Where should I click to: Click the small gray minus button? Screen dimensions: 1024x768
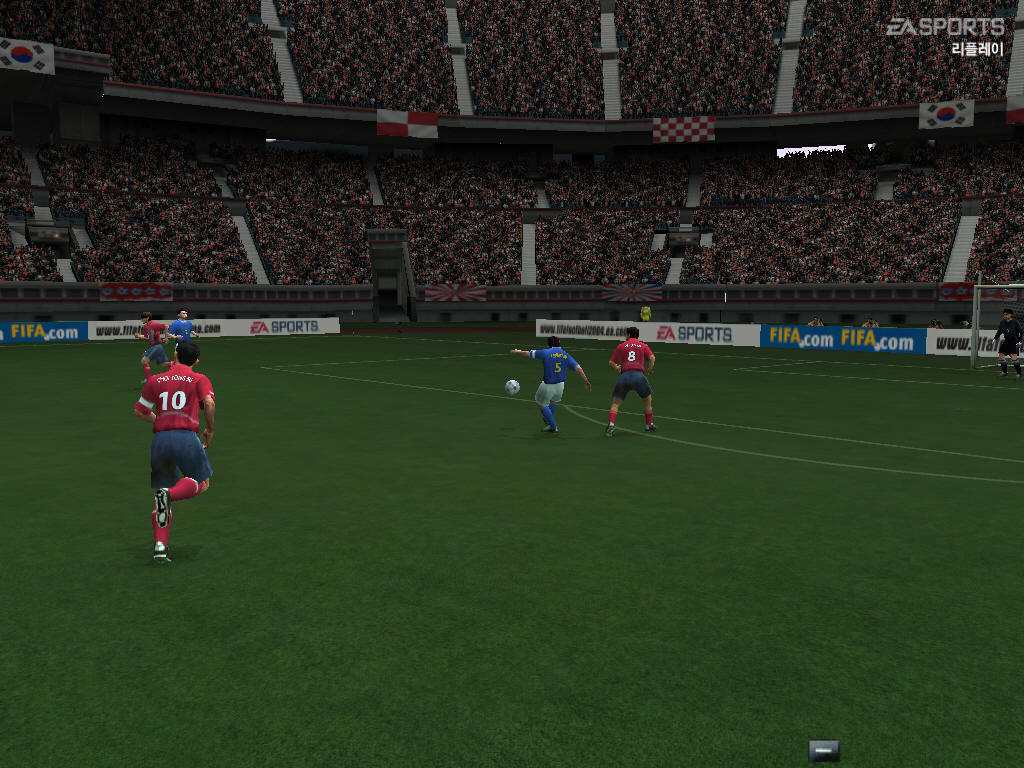pyautogui.click(x=823, y=750)
